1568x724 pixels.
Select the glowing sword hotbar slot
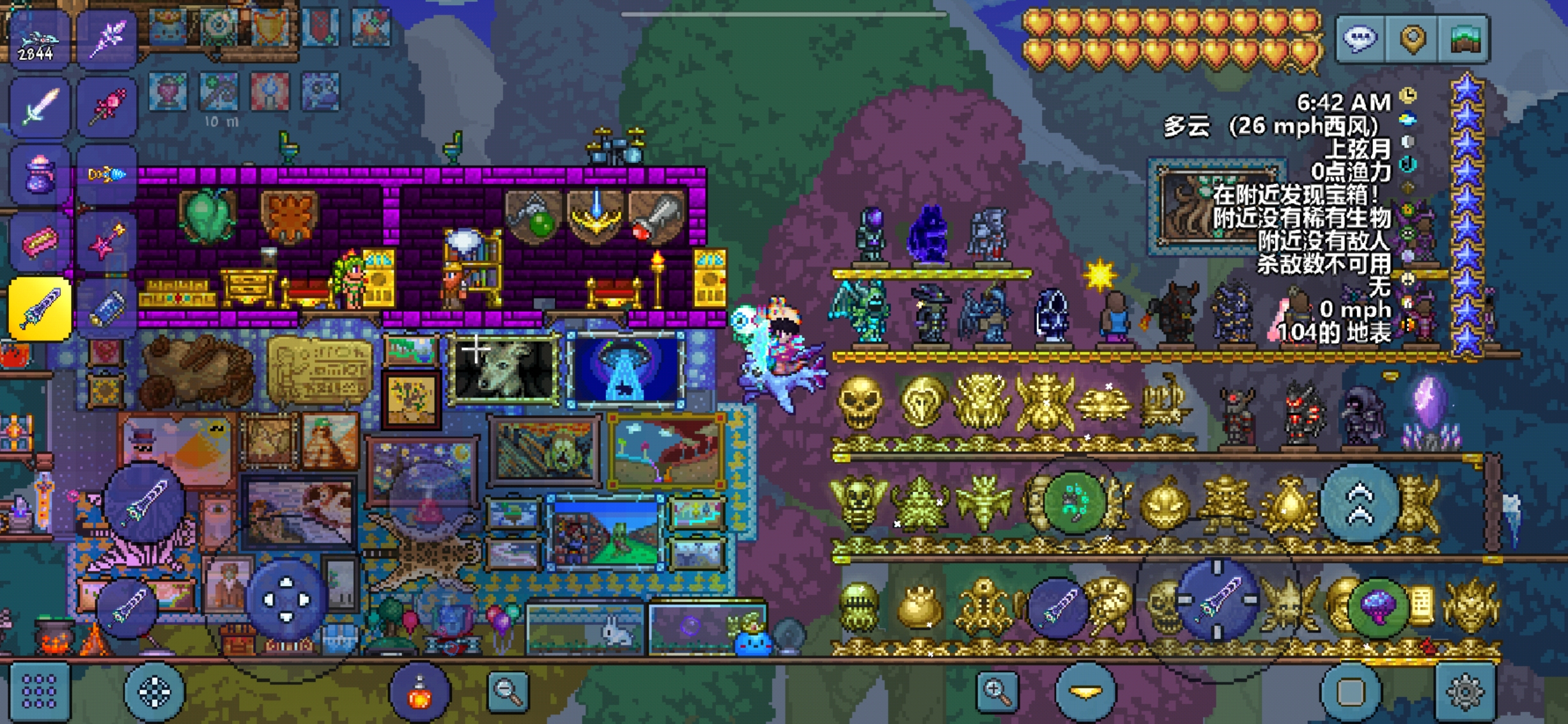[38, 107]
